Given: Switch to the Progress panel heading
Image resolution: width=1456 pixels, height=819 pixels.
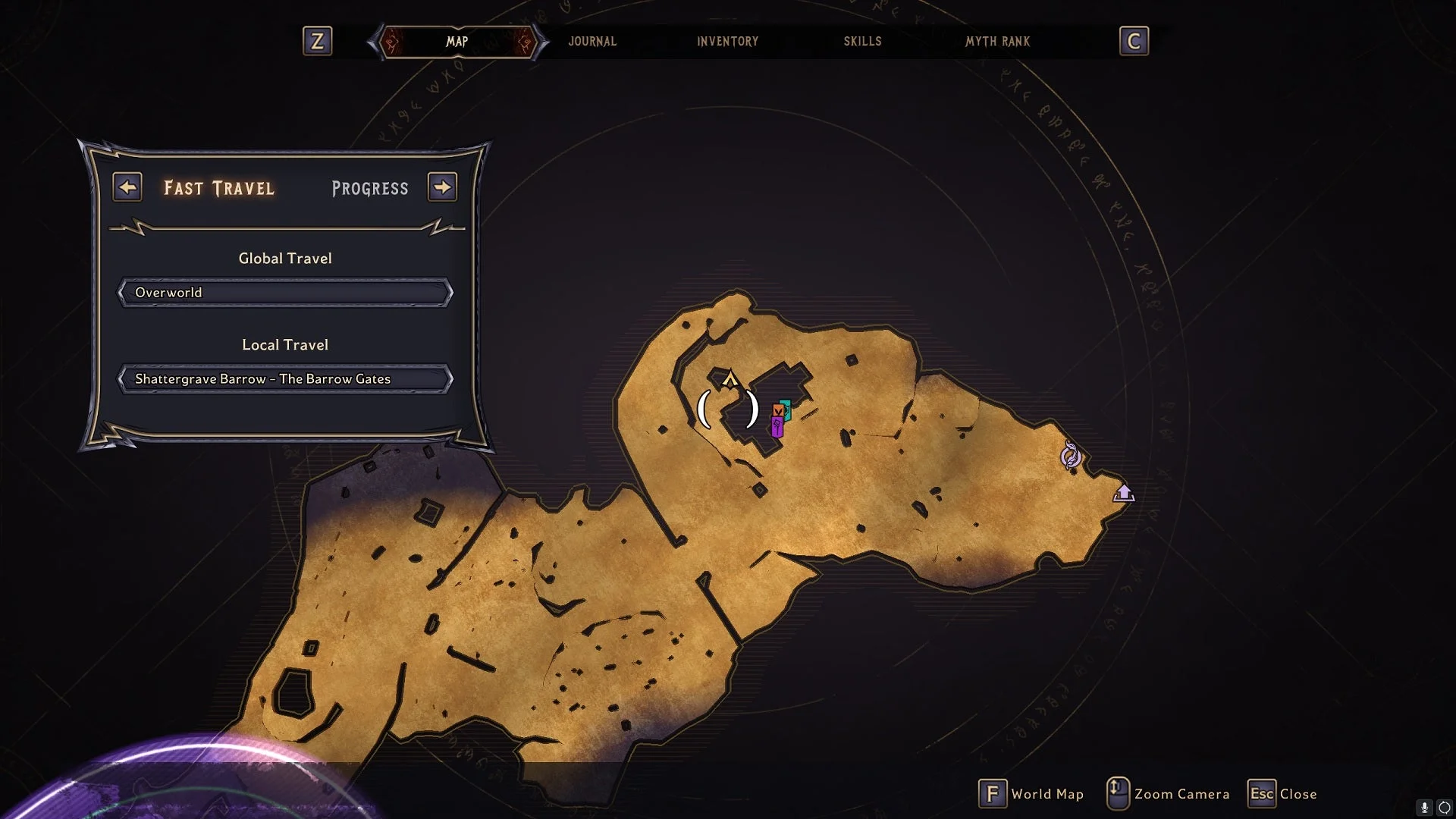Looking at the screenshot, I should coord(369,188).
